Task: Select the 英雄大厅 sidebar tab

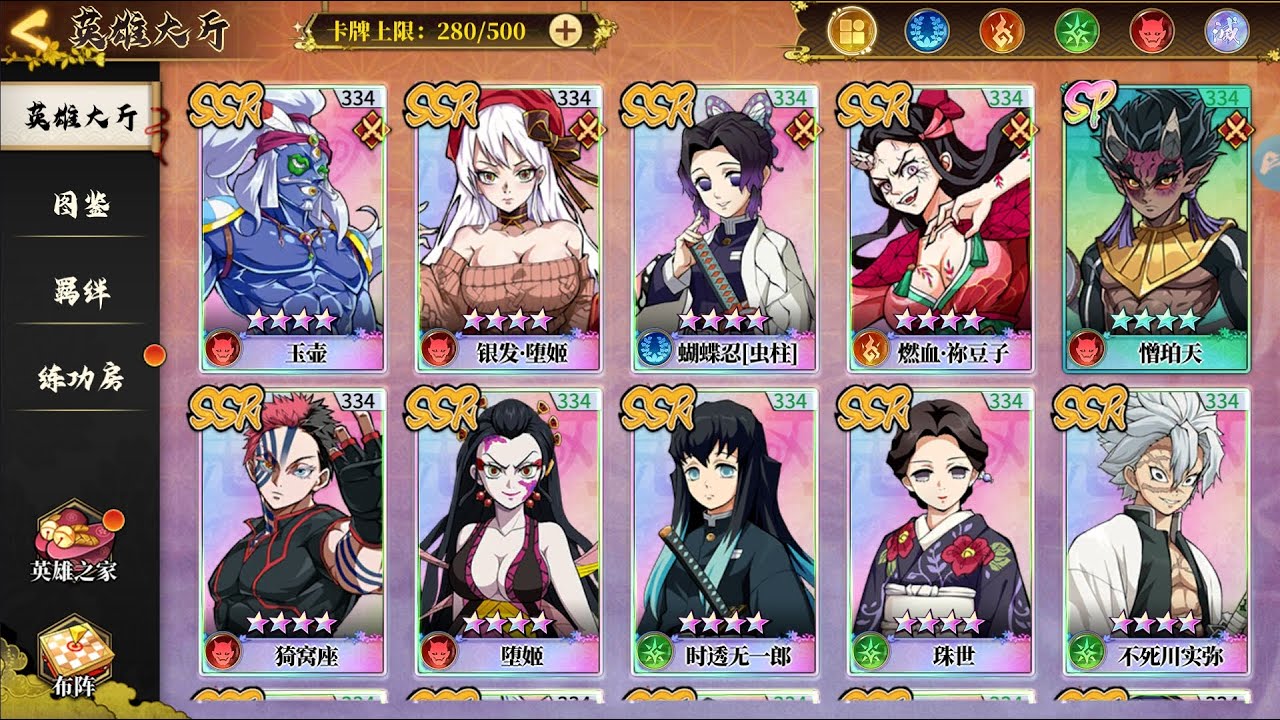Action: click(x=80, y=116)
